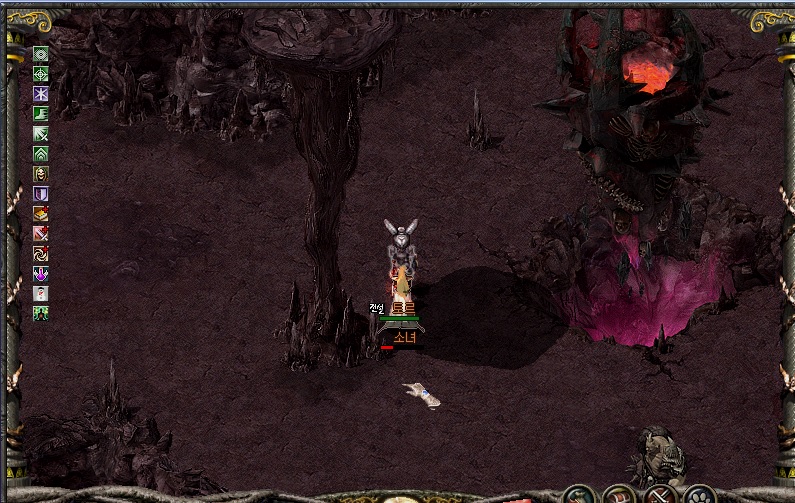Click the red swirl buff icon

(x=41, y=254)
